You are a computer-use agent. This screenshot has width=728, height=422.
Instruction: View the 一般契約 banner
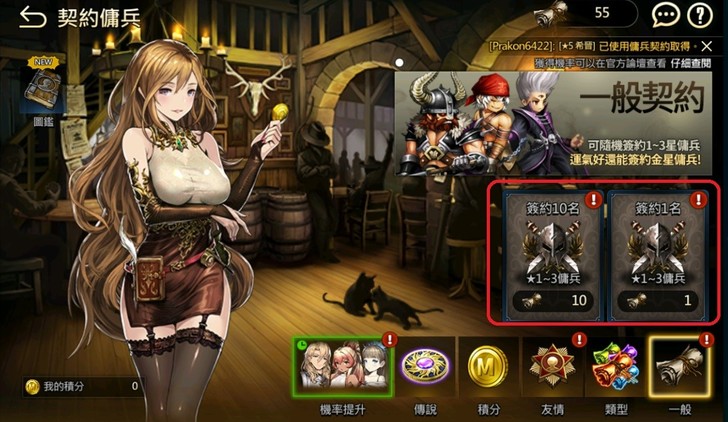[560, 120]
